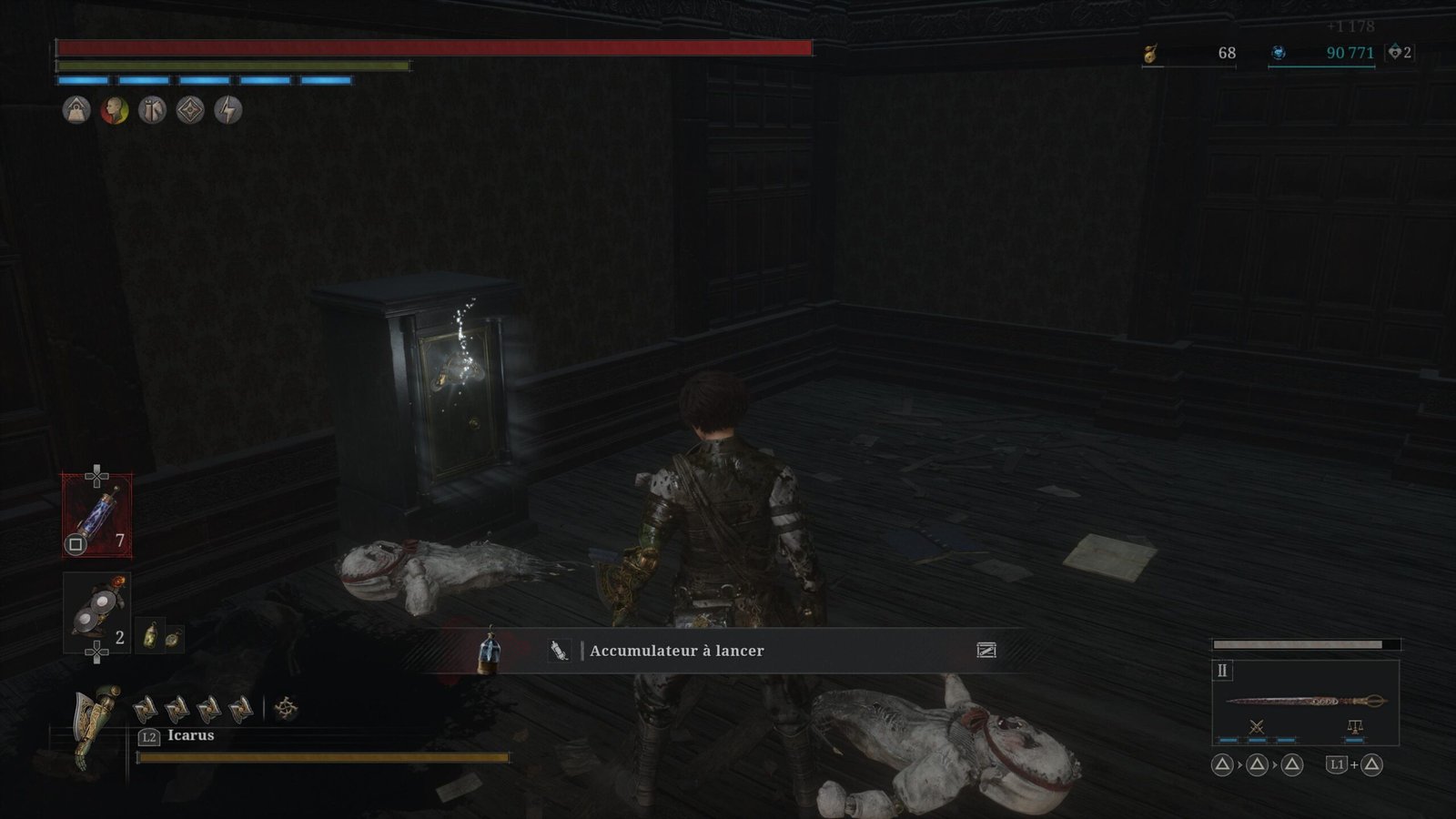Click the head profile status icon

click(114, 111)
